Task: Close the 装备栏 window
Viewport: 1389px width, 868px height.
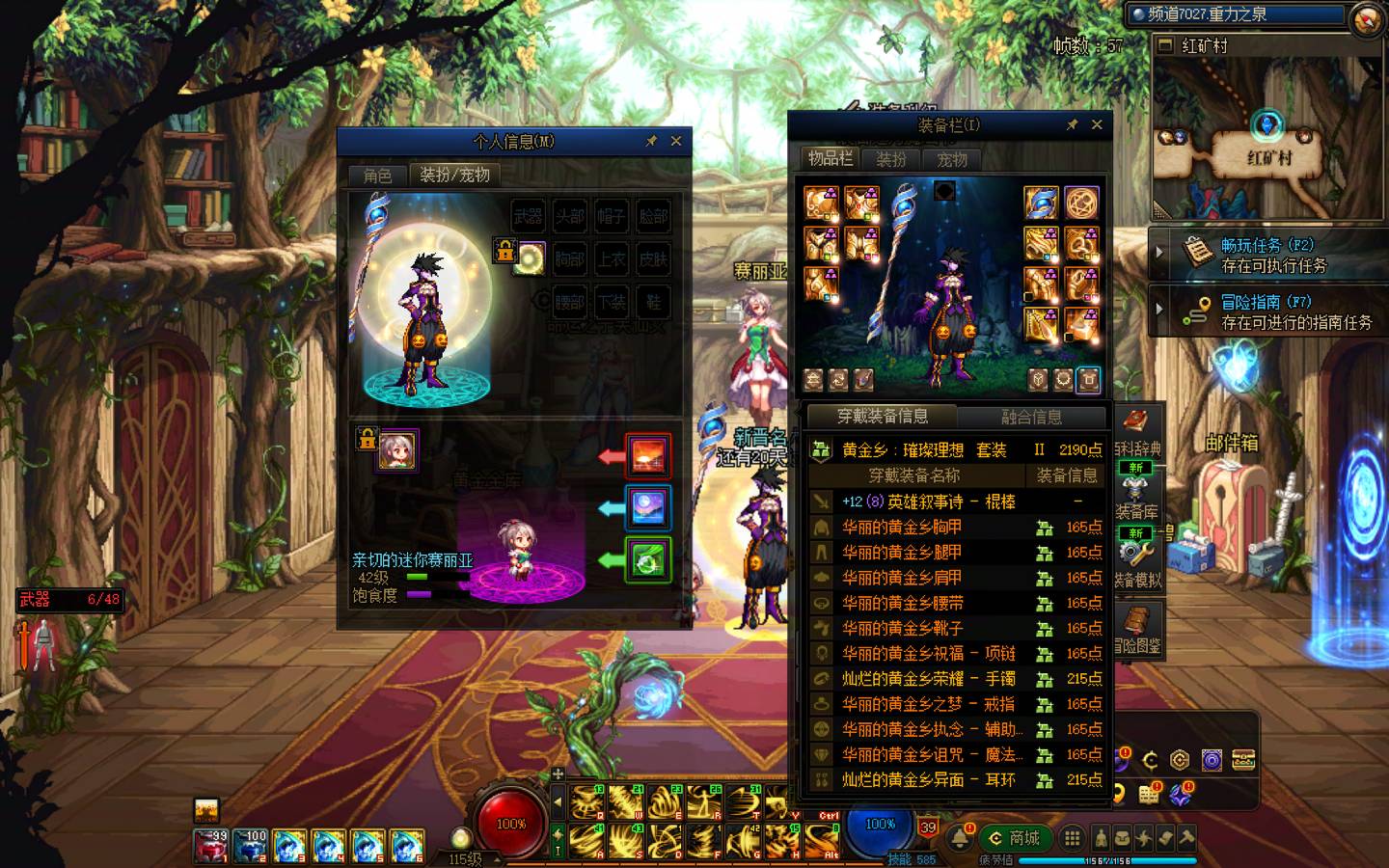Action: 1097,124
